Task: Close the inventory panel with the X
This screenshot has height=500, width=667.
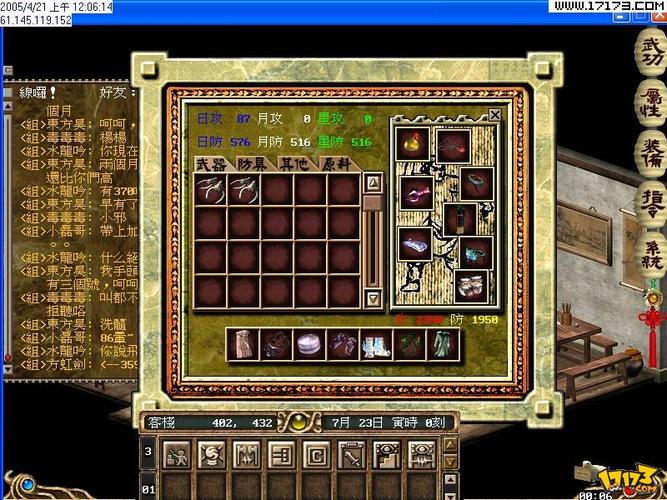Action: (x=495, y=115)
